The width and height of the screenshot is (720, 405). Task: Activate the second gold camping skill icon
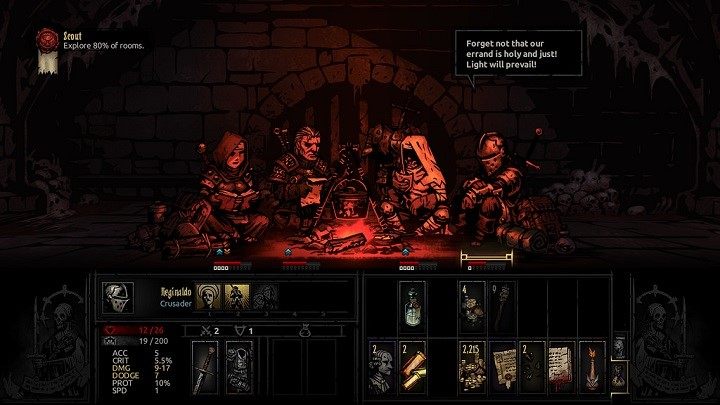coord(238,295)
